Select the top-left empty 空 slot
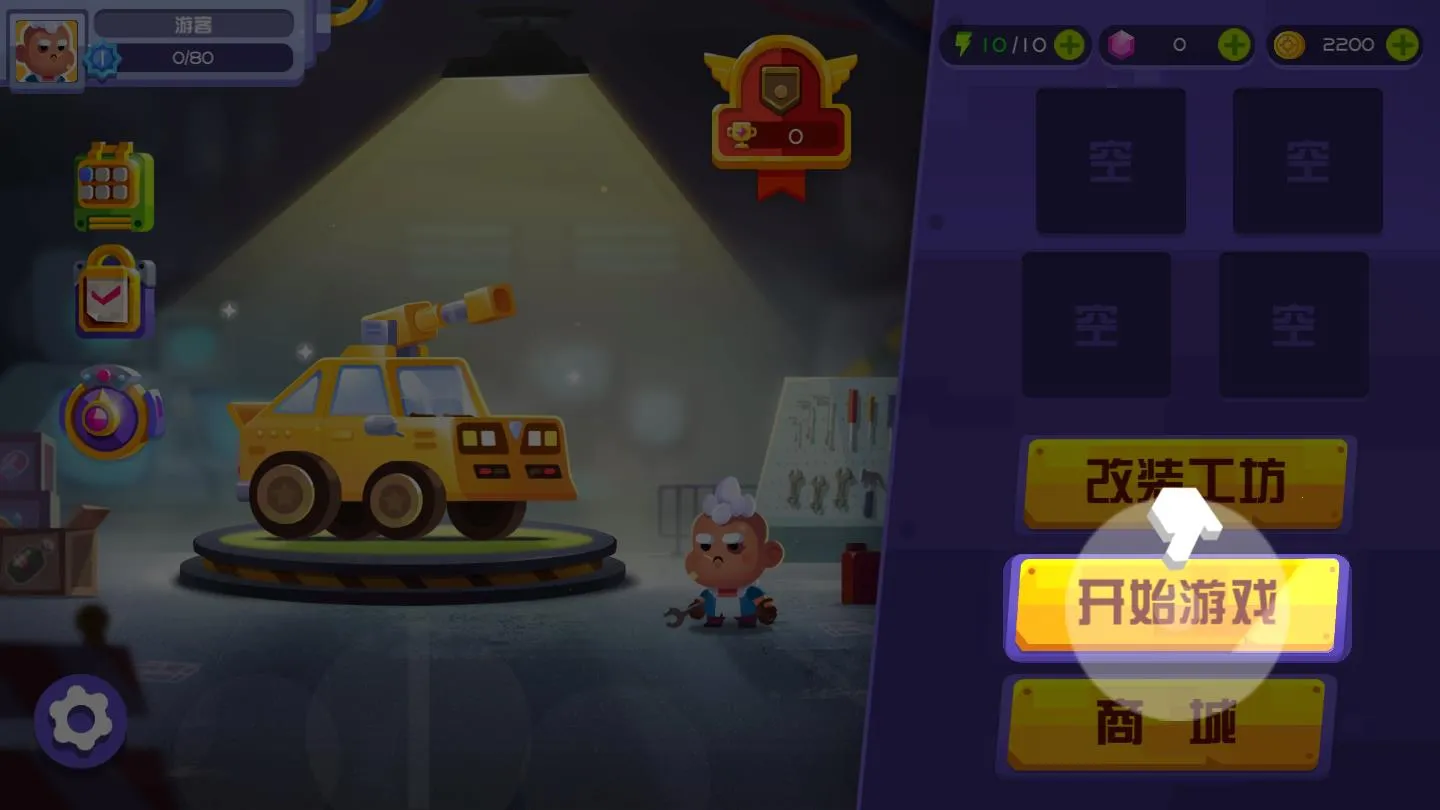 [x=1110, y=160]
